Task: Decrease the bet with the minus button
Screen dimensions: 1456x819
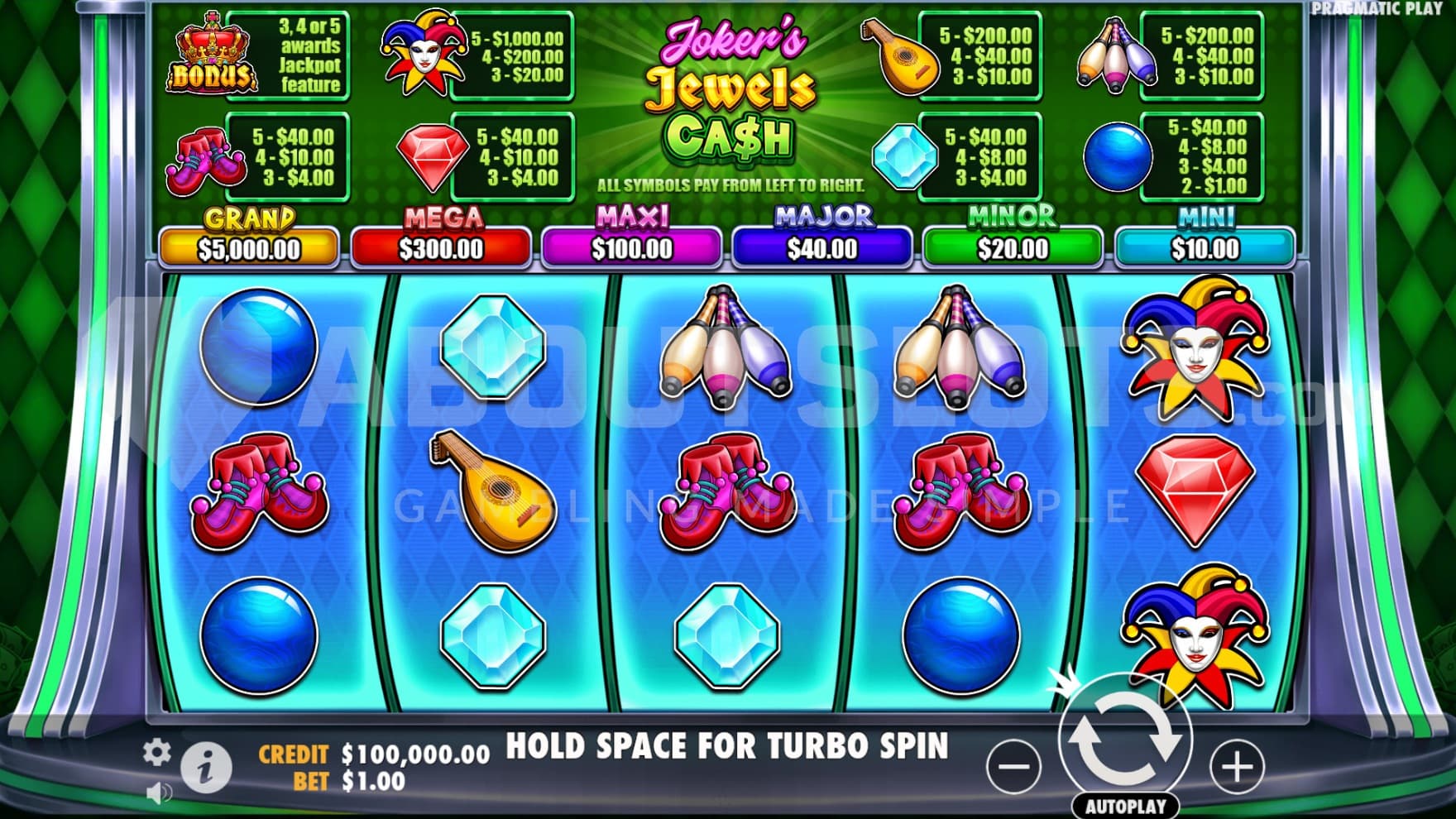Action: (x=1014, y=766)
